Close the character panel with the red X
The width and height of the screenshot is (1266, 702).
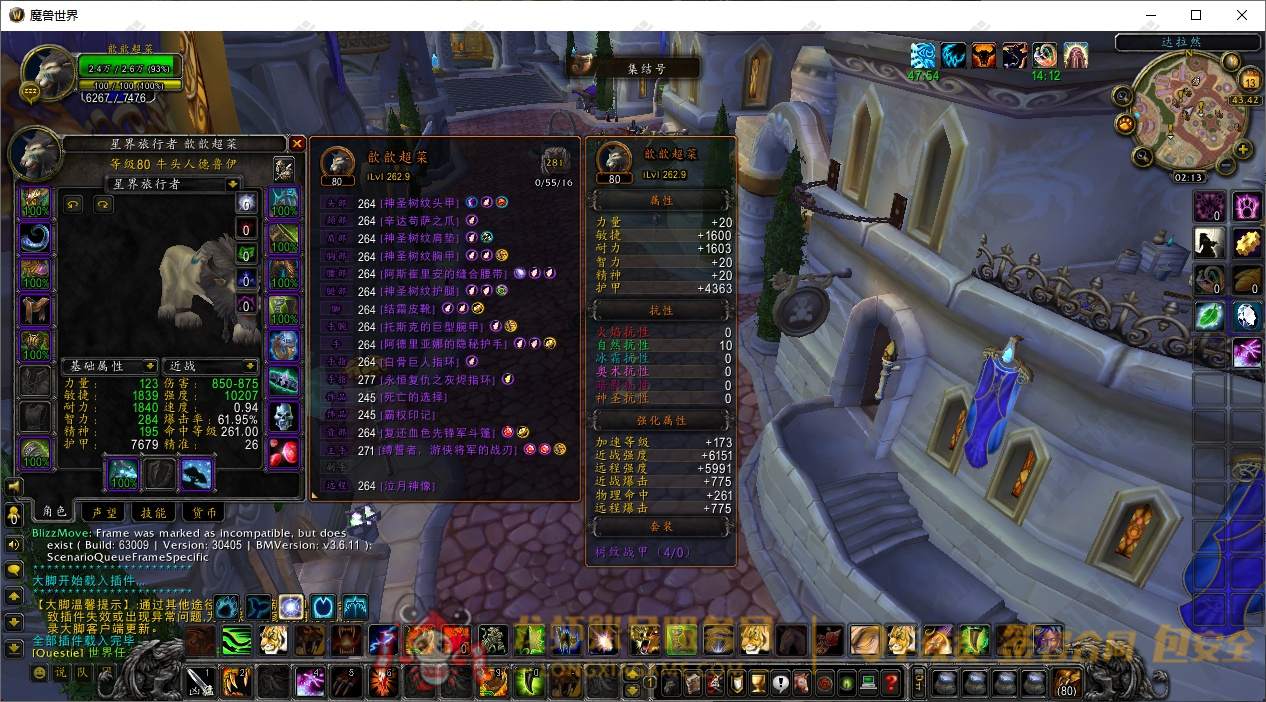click(297, 144)
